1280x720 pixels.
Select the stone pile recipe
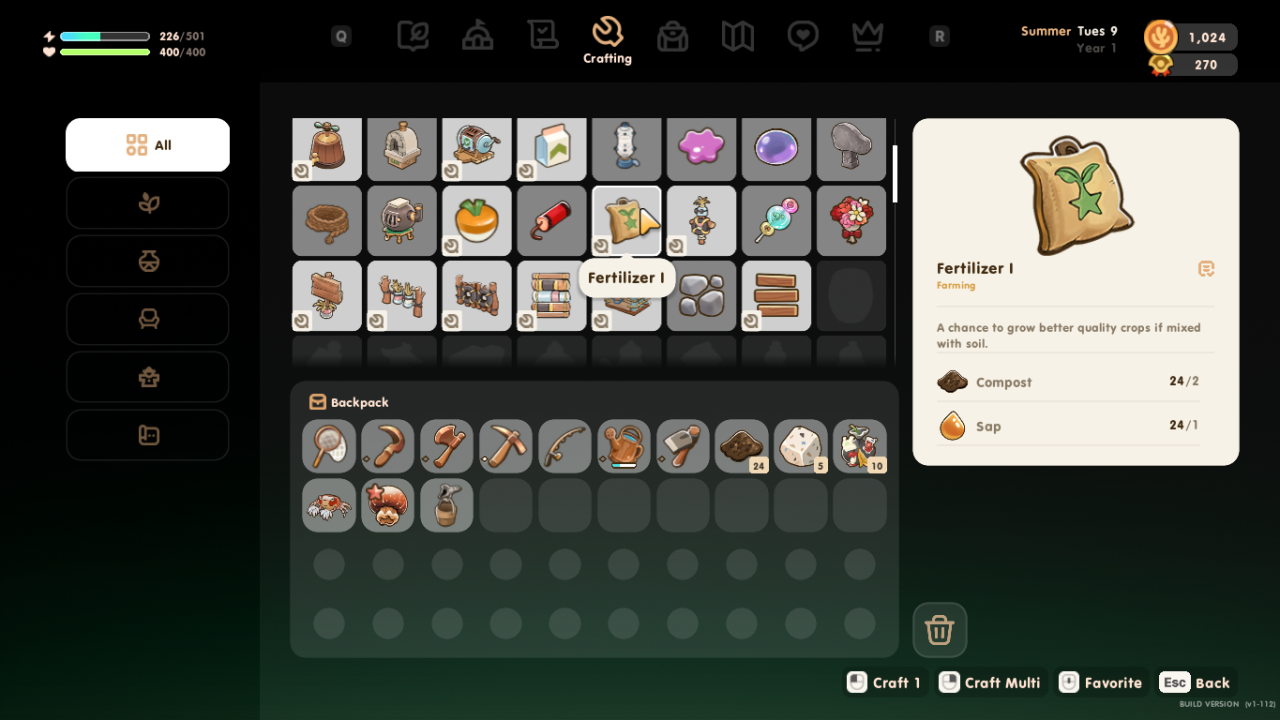pos(702,296)
